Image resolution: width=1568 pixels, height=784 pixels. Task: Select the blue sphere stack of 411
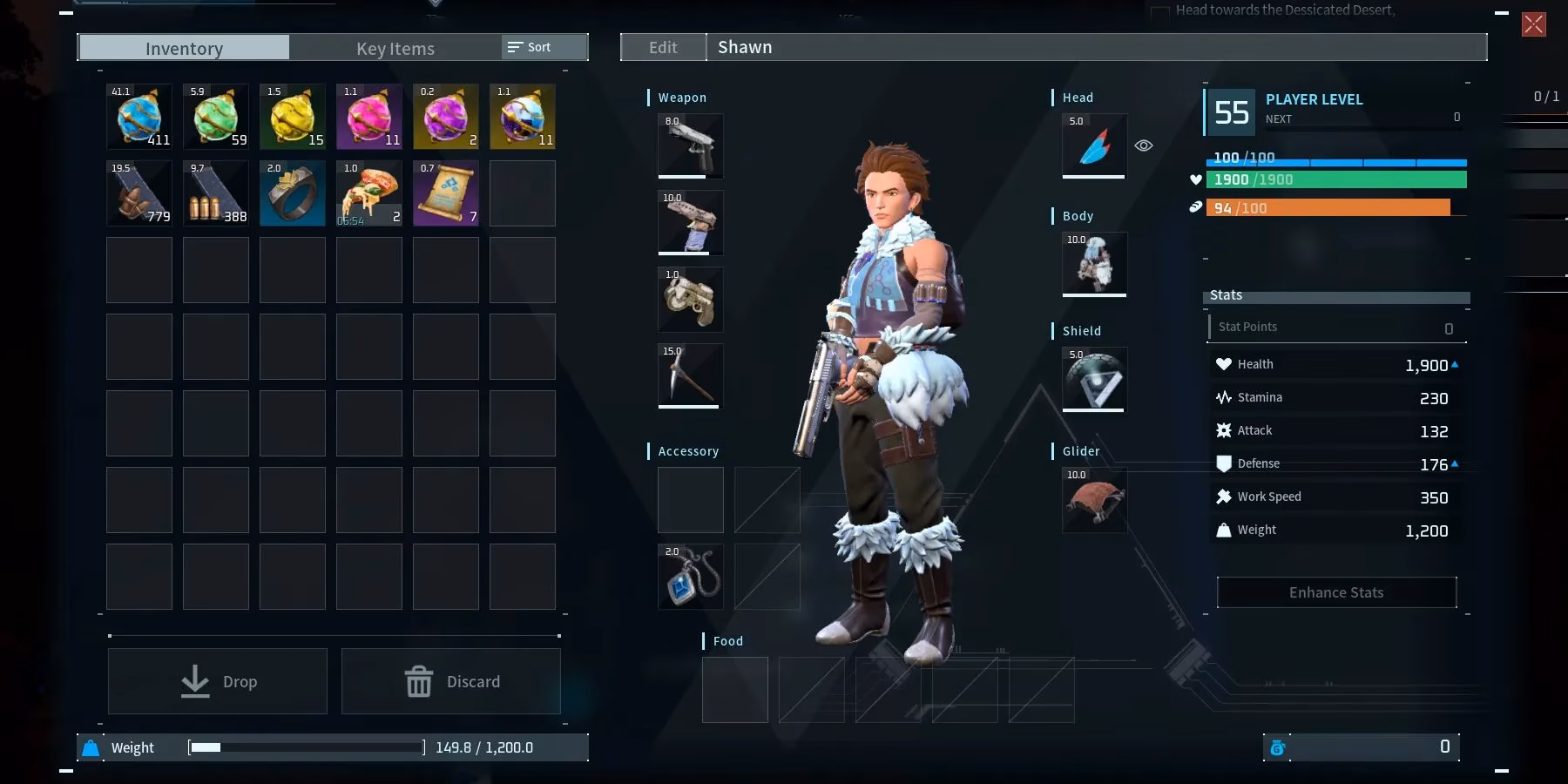(x=139, y=117)
